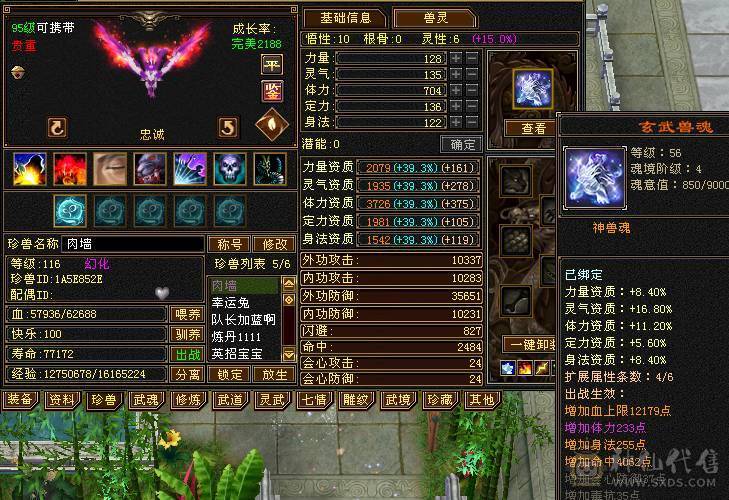
Task: Click 修改 to rename the pet
Action: [x=274, y=244]
